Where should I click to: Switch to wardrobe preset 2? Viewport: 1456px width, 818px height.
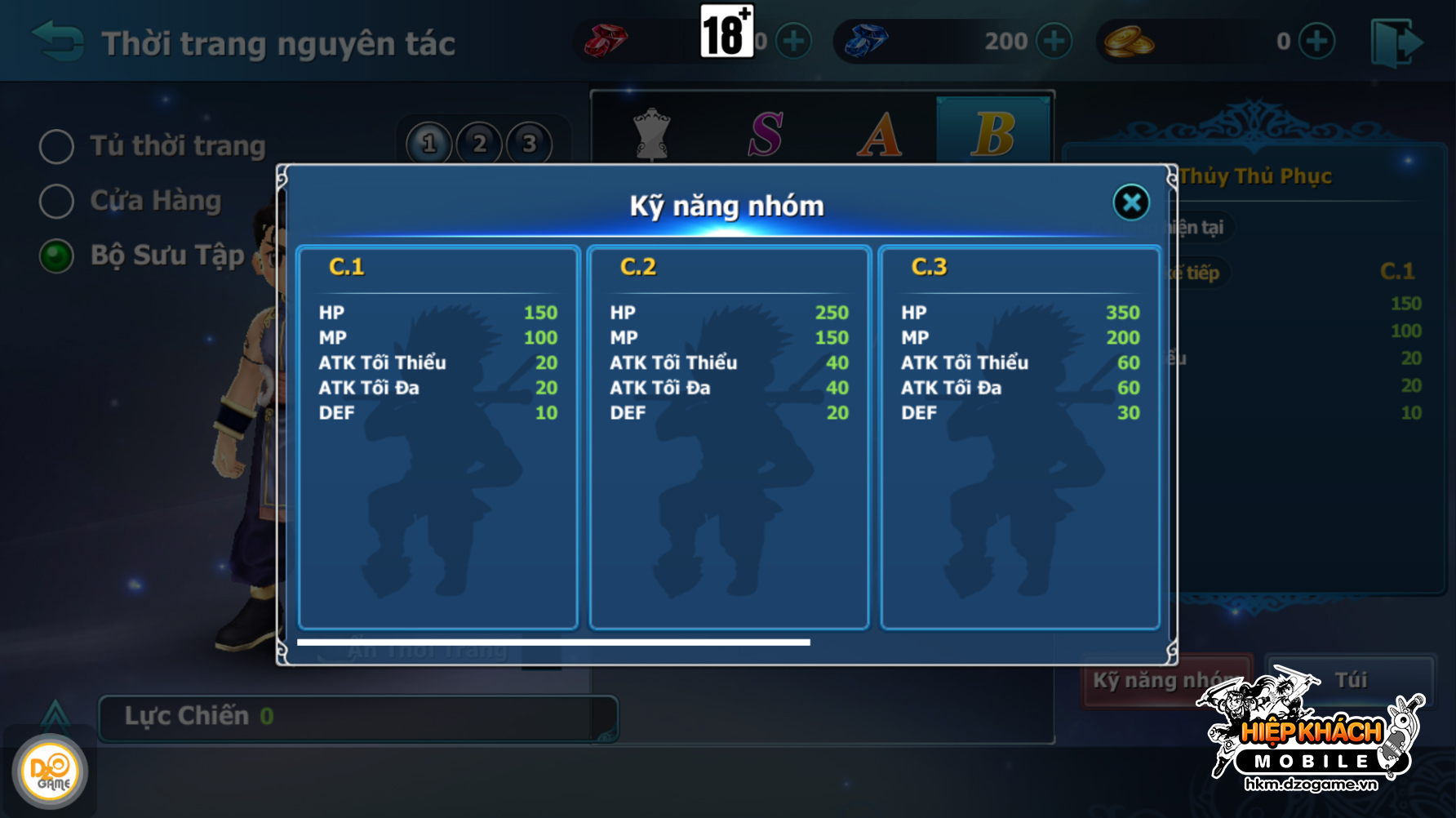[x=480, y=144]
